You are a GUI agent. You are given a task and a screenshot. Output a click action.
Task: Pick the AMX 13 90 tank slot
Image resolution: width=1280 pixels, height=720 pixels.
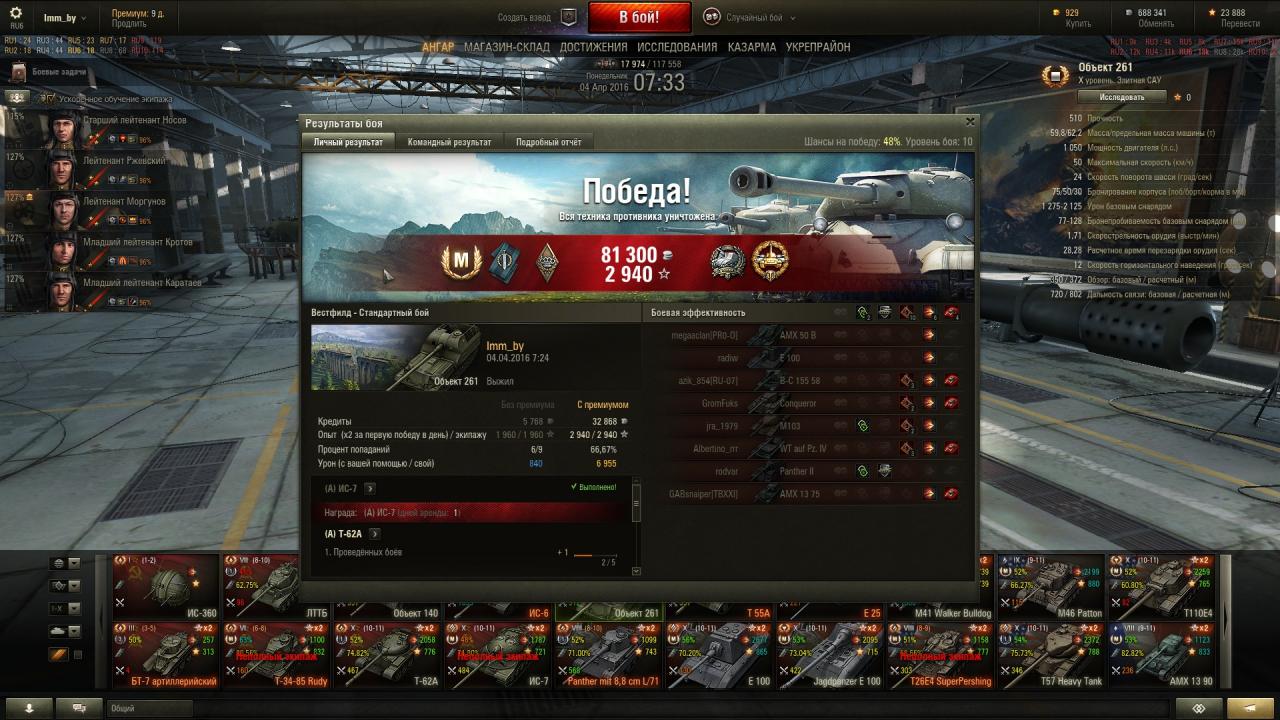coord(1162,655)
